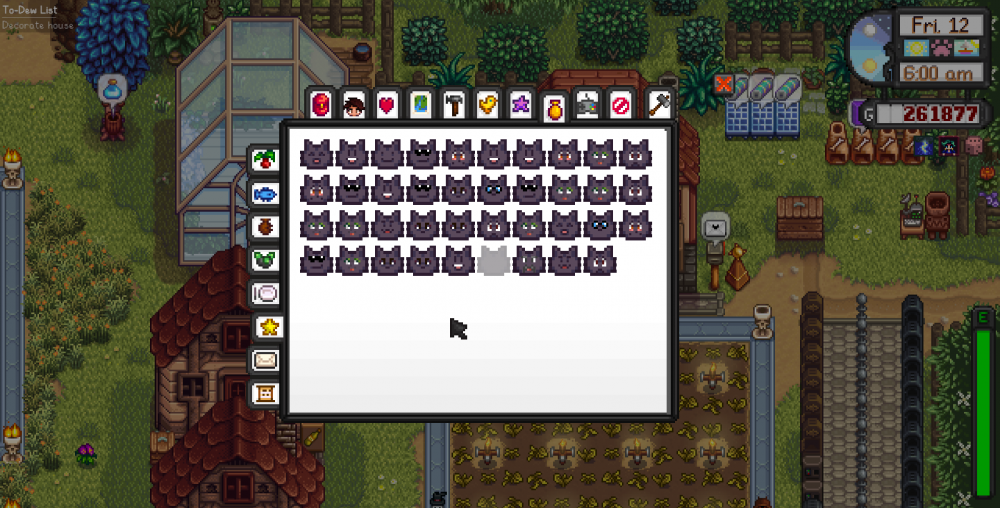Close the menu with the orange X

point(724,85)
